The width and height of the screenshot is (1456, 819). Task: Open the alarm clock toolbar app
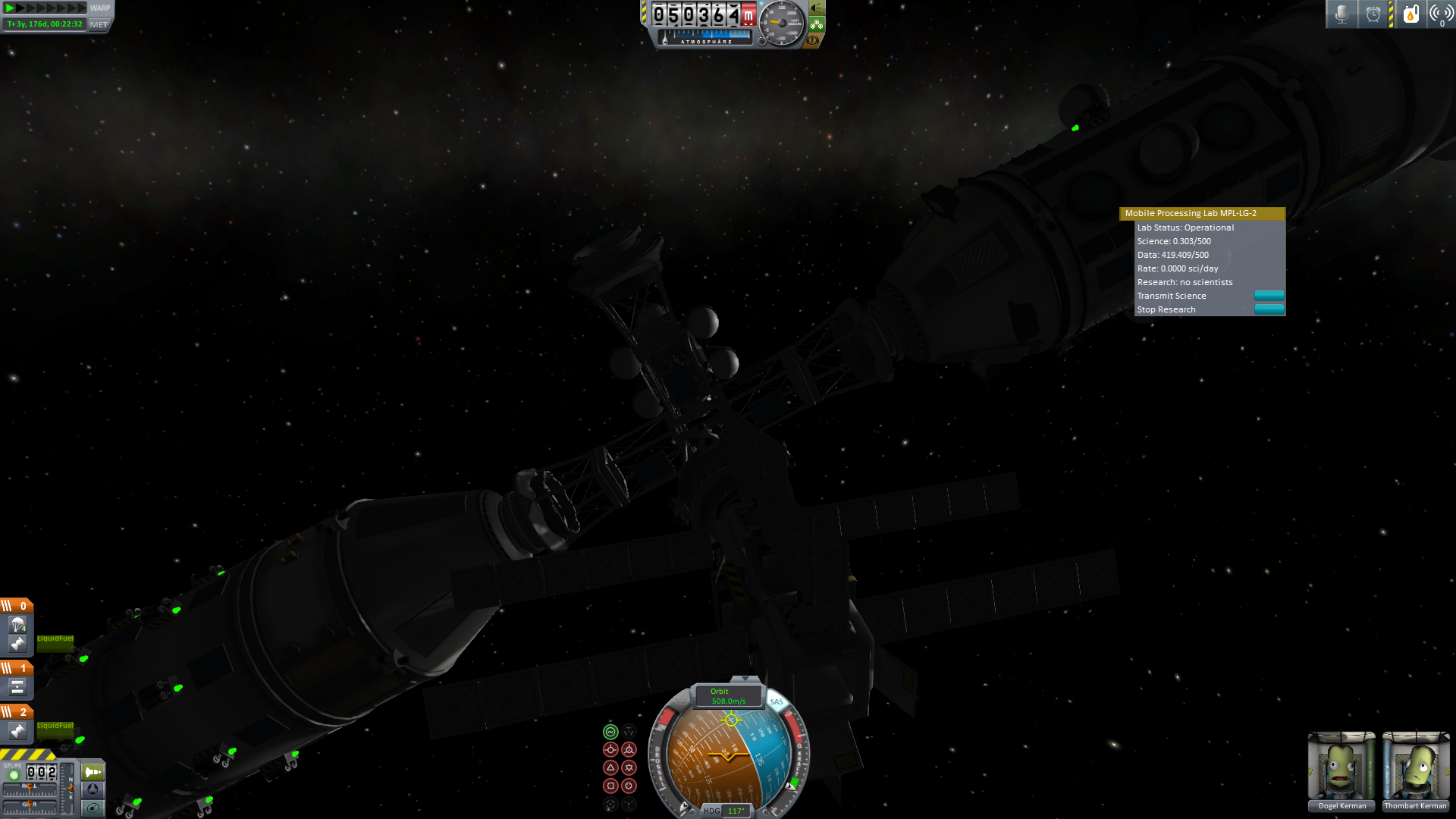(x=1373, y=14)
